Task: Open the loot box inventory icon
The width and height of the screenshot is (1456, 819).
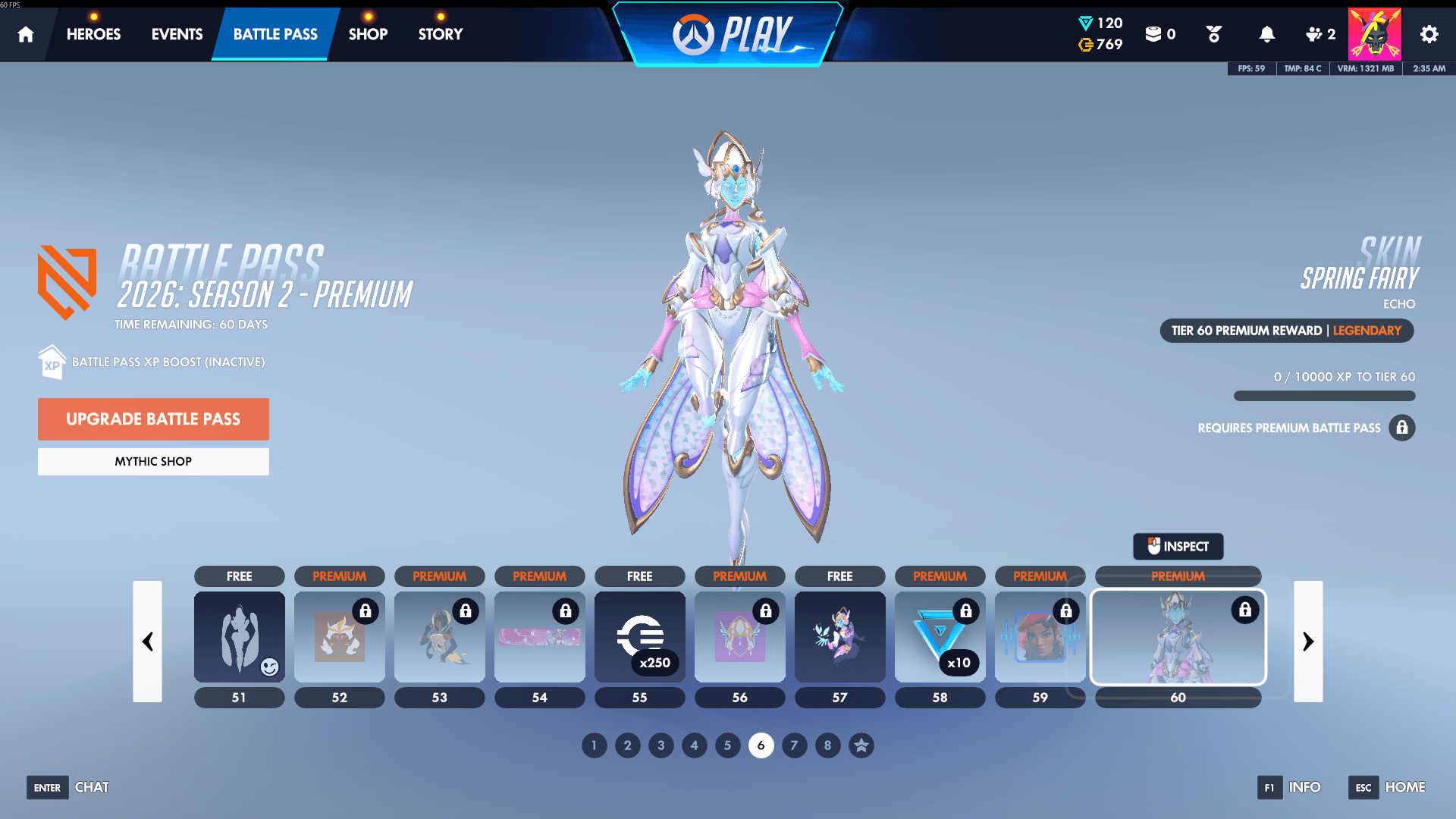Action: [1156, 33]
